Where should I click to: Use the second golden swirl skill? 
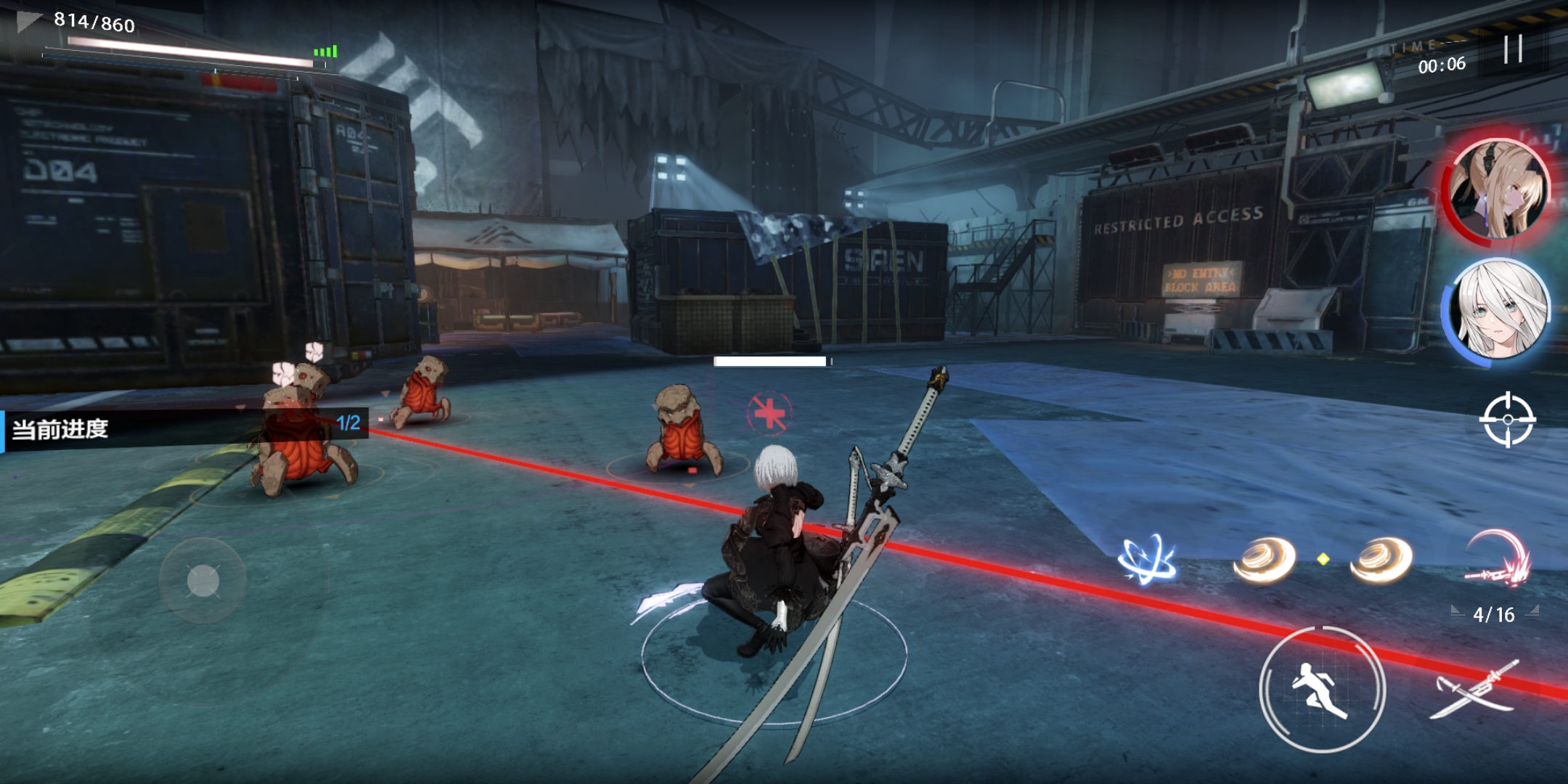pyautogui.click(x=1381, y=560)
